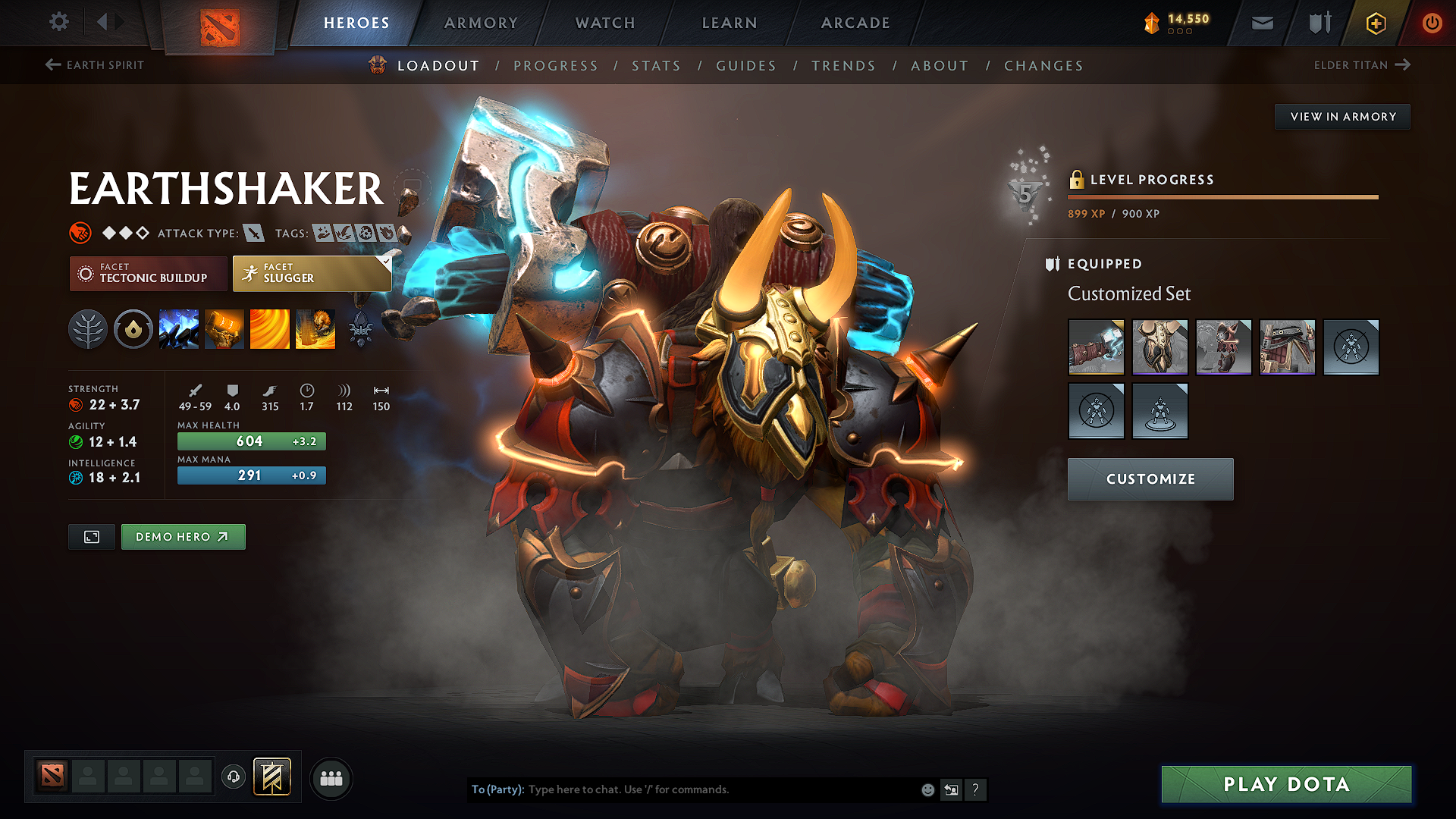Image resolution: width=1456 pixels, height=819 pixels.
Task: Select the Echo Slam ultimate ability icon
Action: point(315,328)
